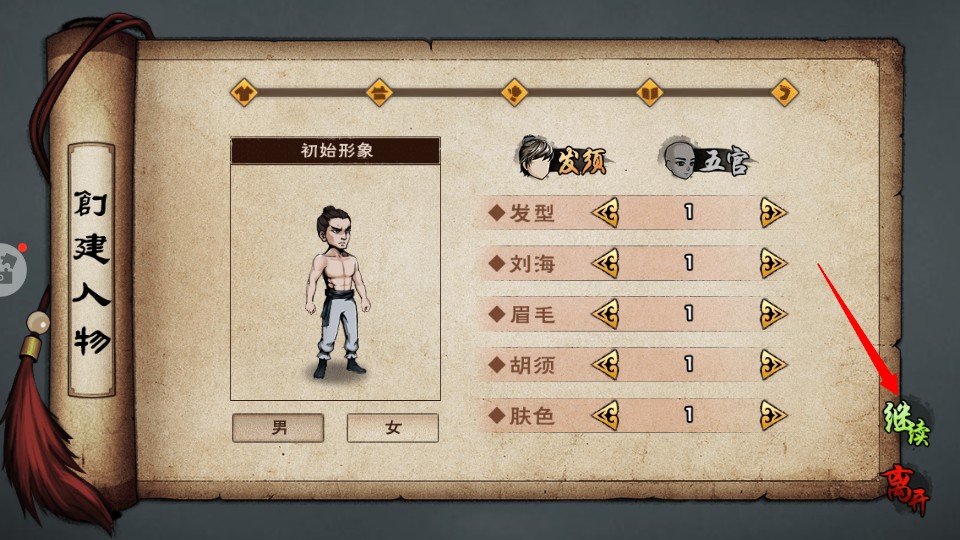960x540 pixels.
Task: Select the book step marker on the progress bar
Action: coord(650,93)
